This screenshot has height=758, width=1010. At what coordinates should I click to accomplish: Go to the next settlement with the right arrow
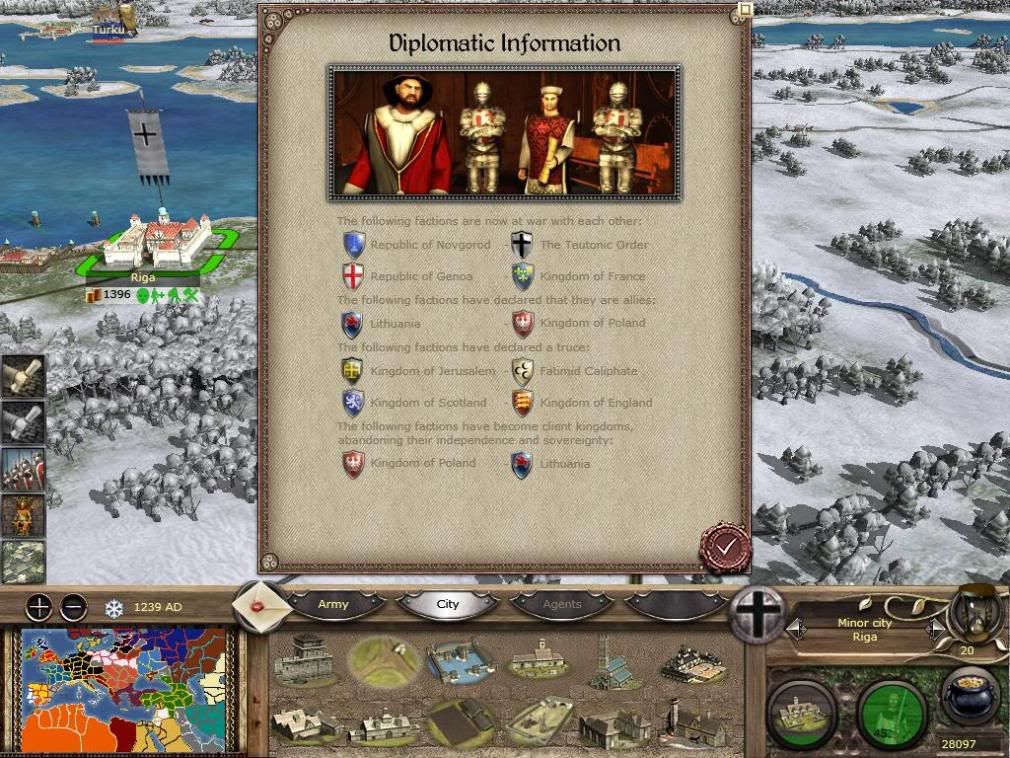coord(935,629)
